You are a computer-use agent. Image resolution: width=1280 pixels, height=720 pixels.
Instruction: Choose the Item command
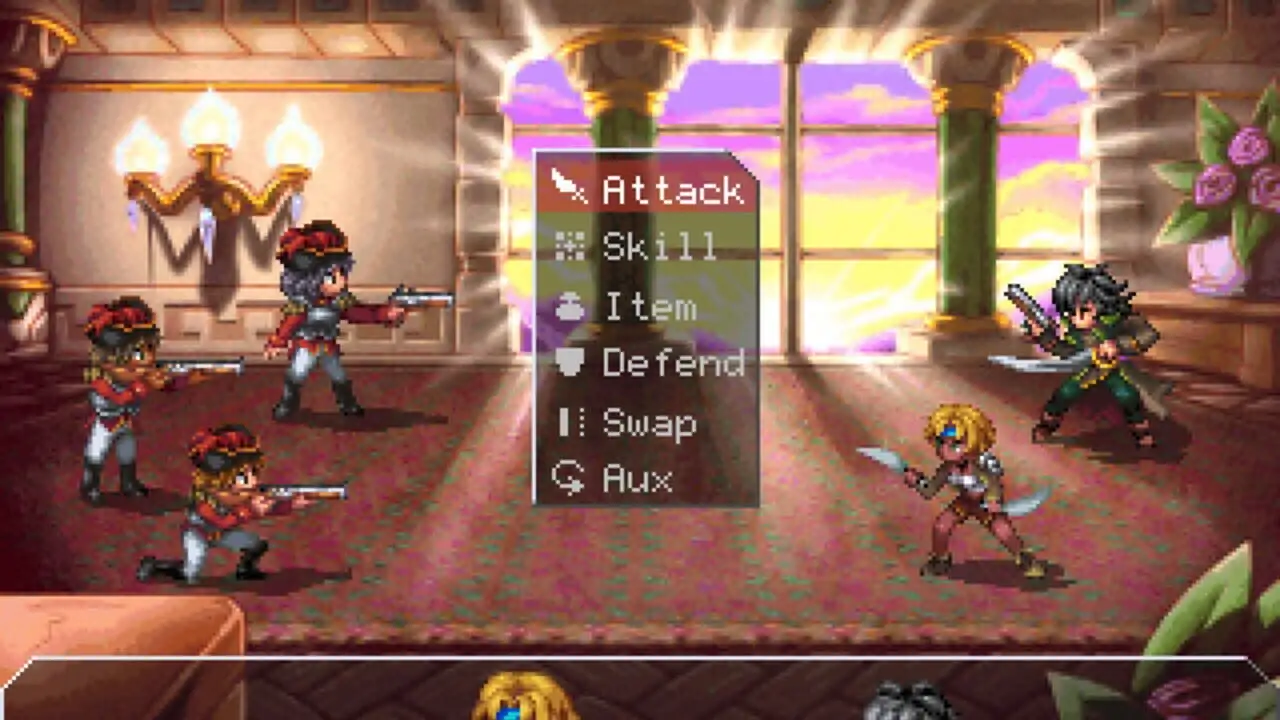(x=647, y=306)
